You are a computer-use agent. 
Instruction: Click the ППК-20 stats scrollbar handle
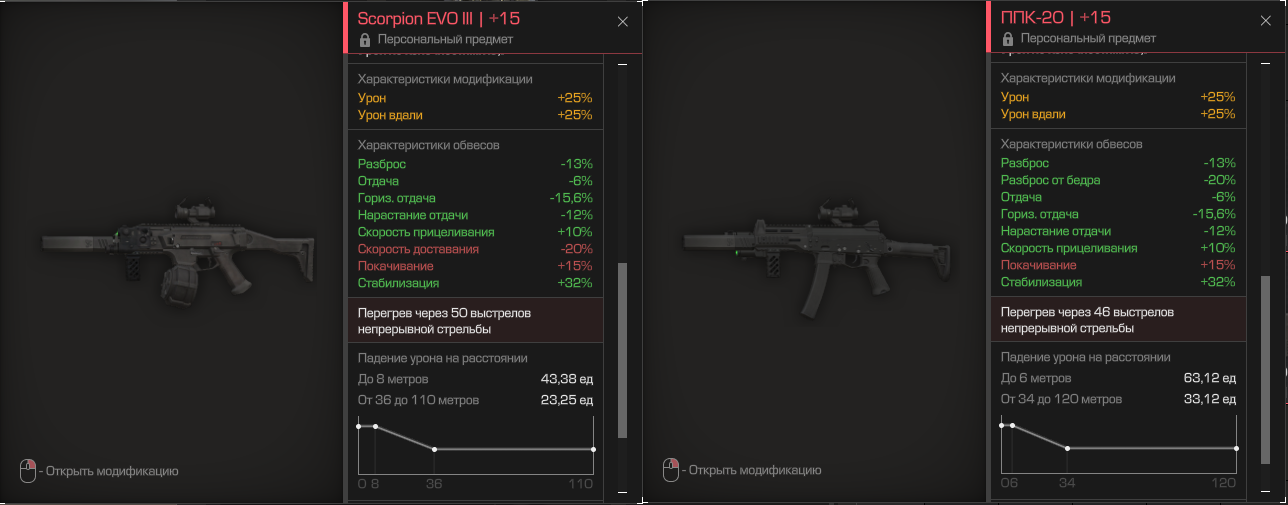pos(1265,350)
